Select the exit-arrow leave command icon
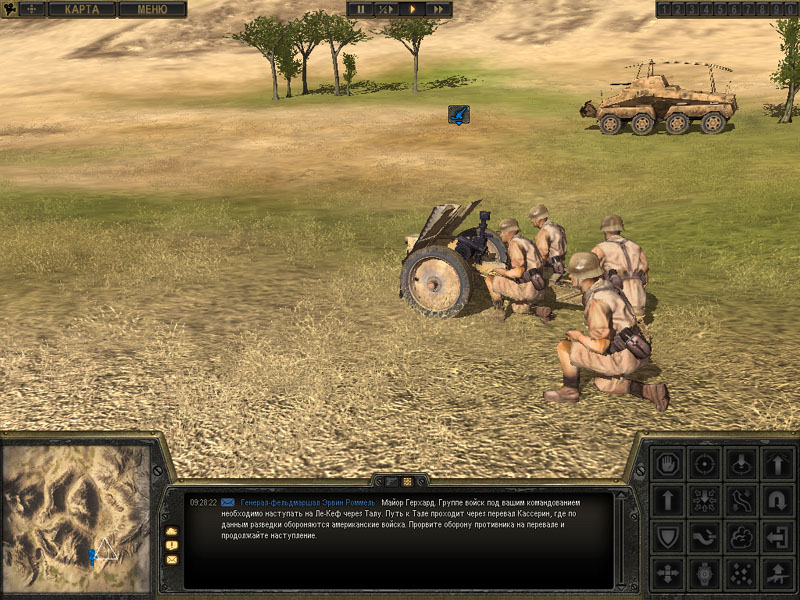 (x=777, y=536)
